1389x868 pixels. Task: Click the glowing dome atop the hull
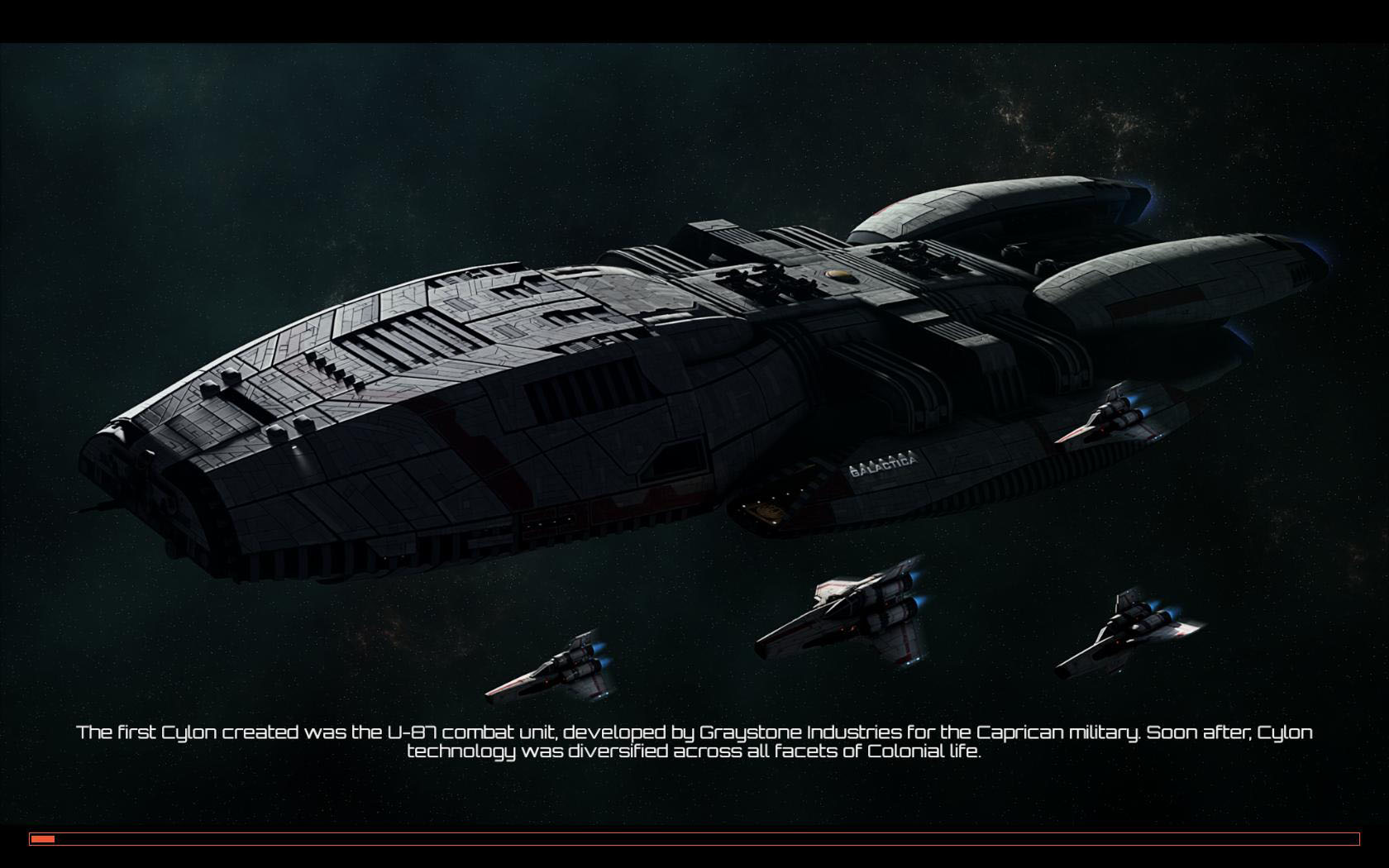click(x=837, y=273)
